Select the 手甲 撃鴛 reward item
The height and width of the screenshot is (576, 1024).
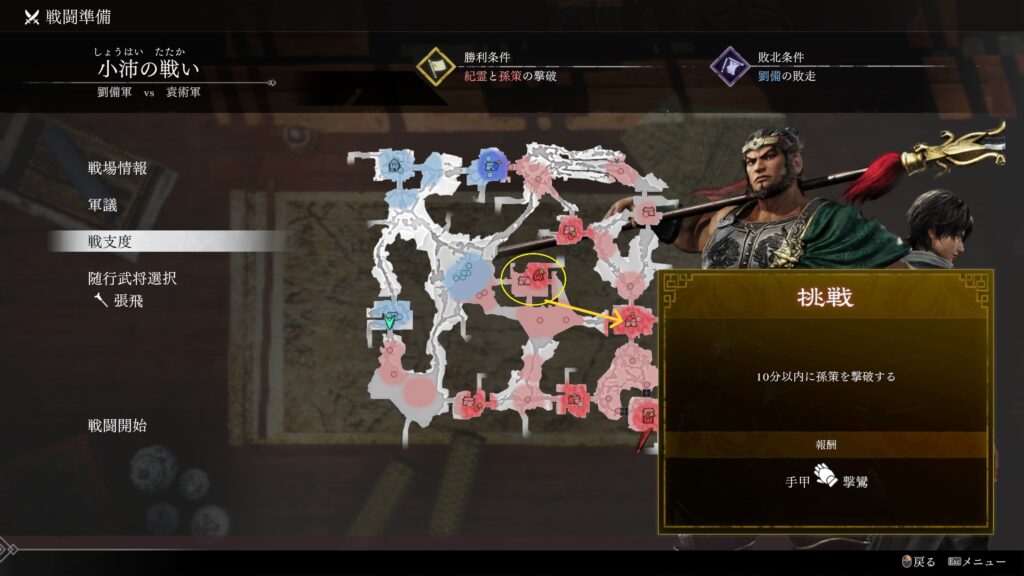click(824, 480)
